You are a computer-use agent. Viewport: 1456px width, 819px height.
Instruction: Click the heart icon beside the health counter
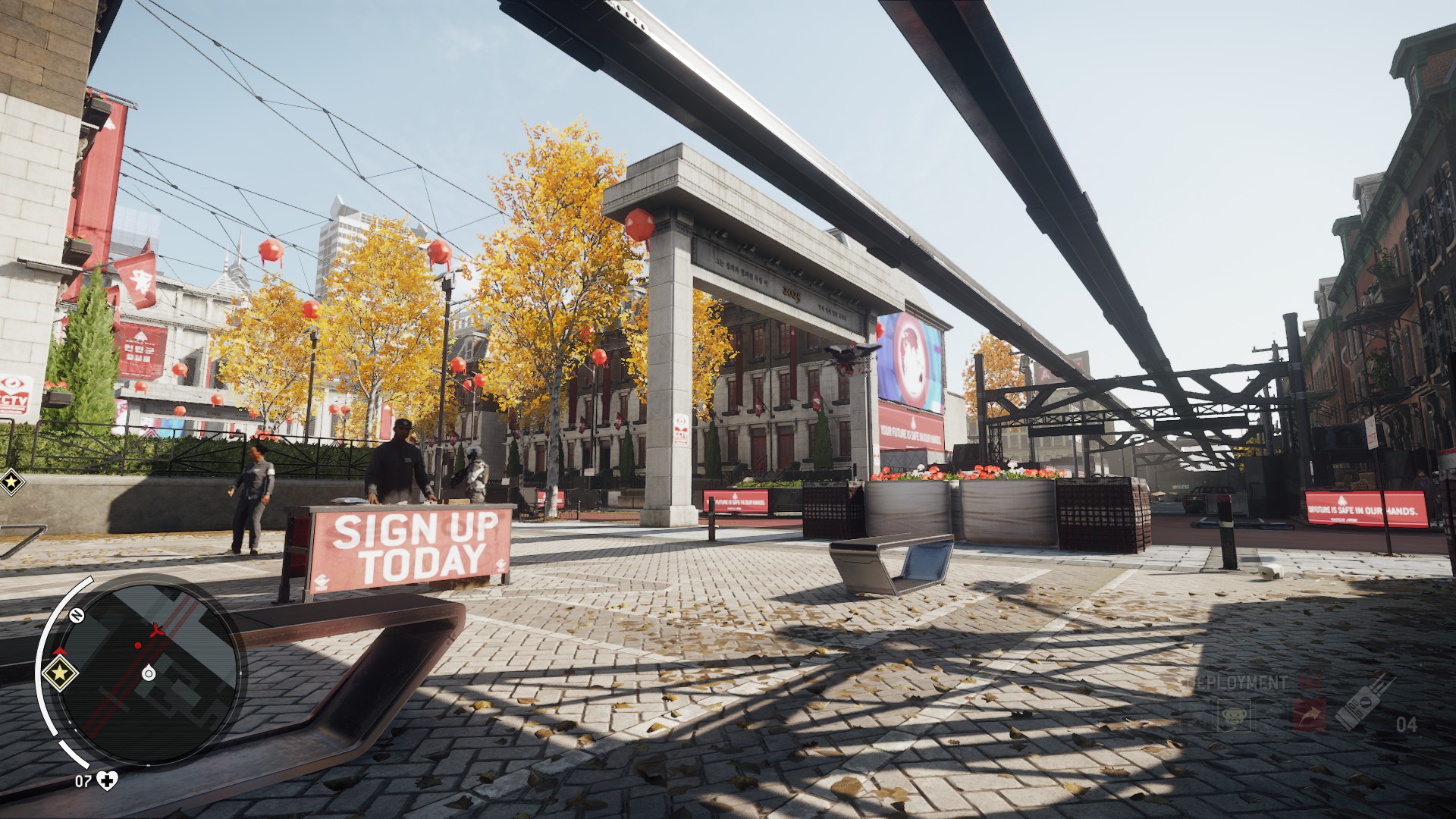(107, 781)
